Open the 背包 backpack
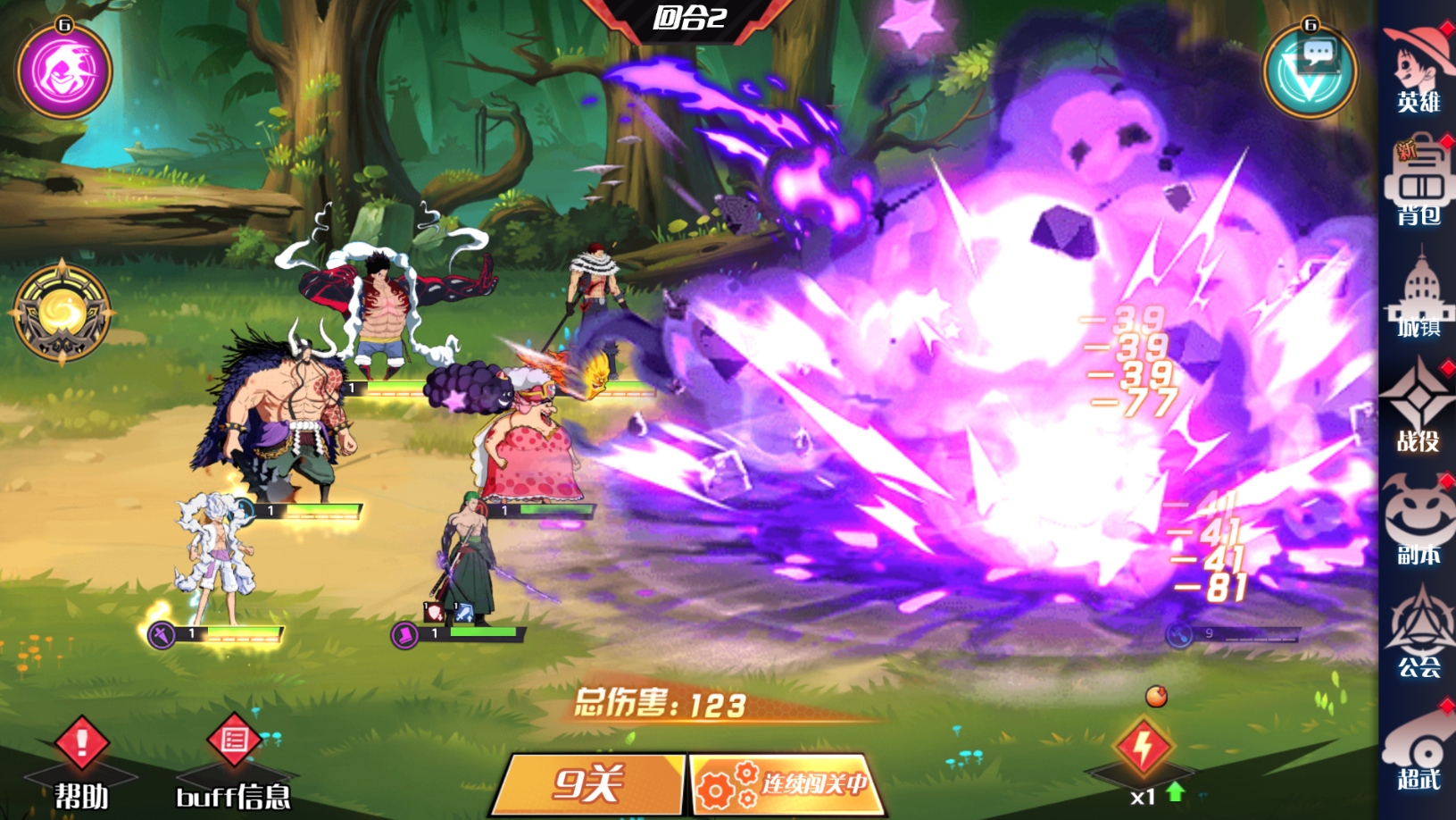The width and height of the screenshot is (1456, 820). click(1418, 183)
